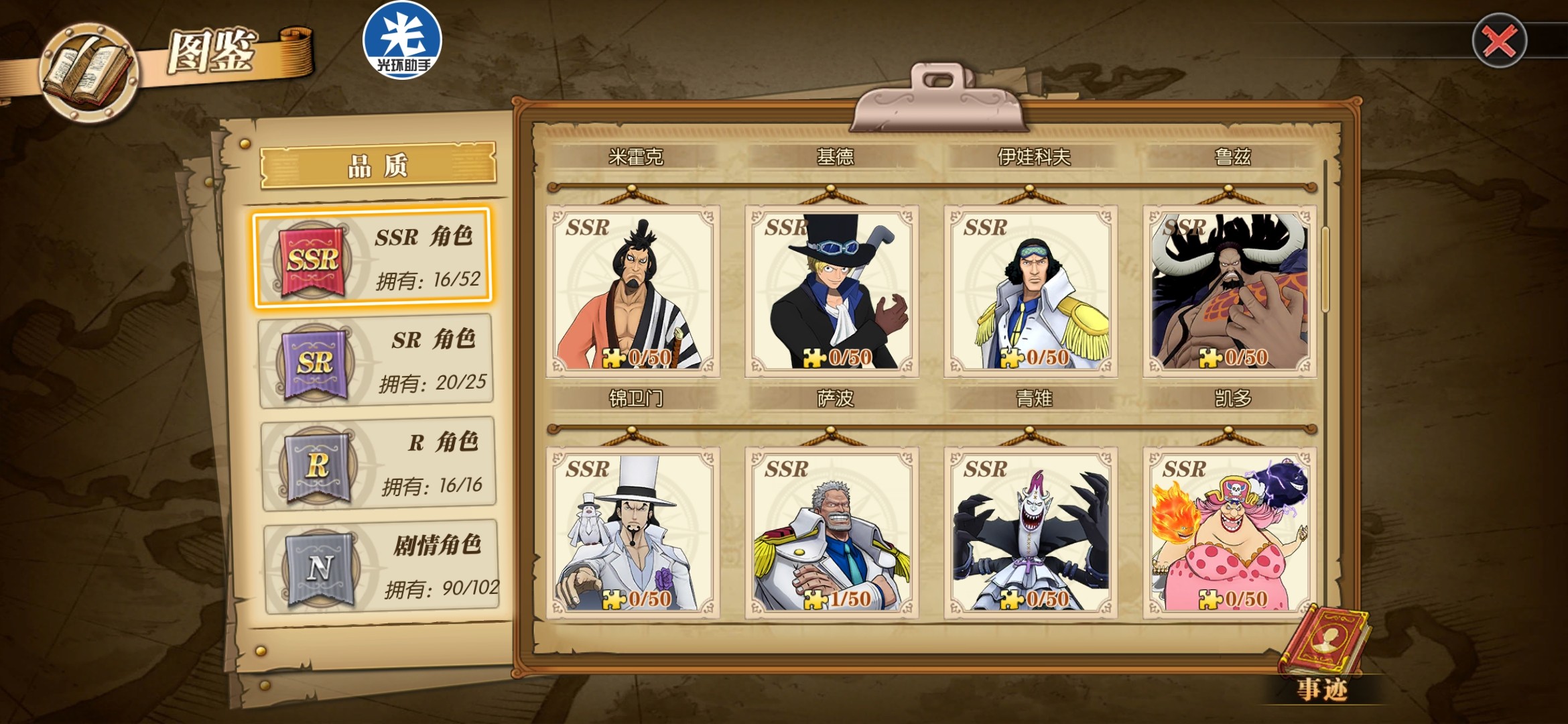1568x724 pixels.
Task: Choose the pink Big Mom character card
Action: 1229,533
